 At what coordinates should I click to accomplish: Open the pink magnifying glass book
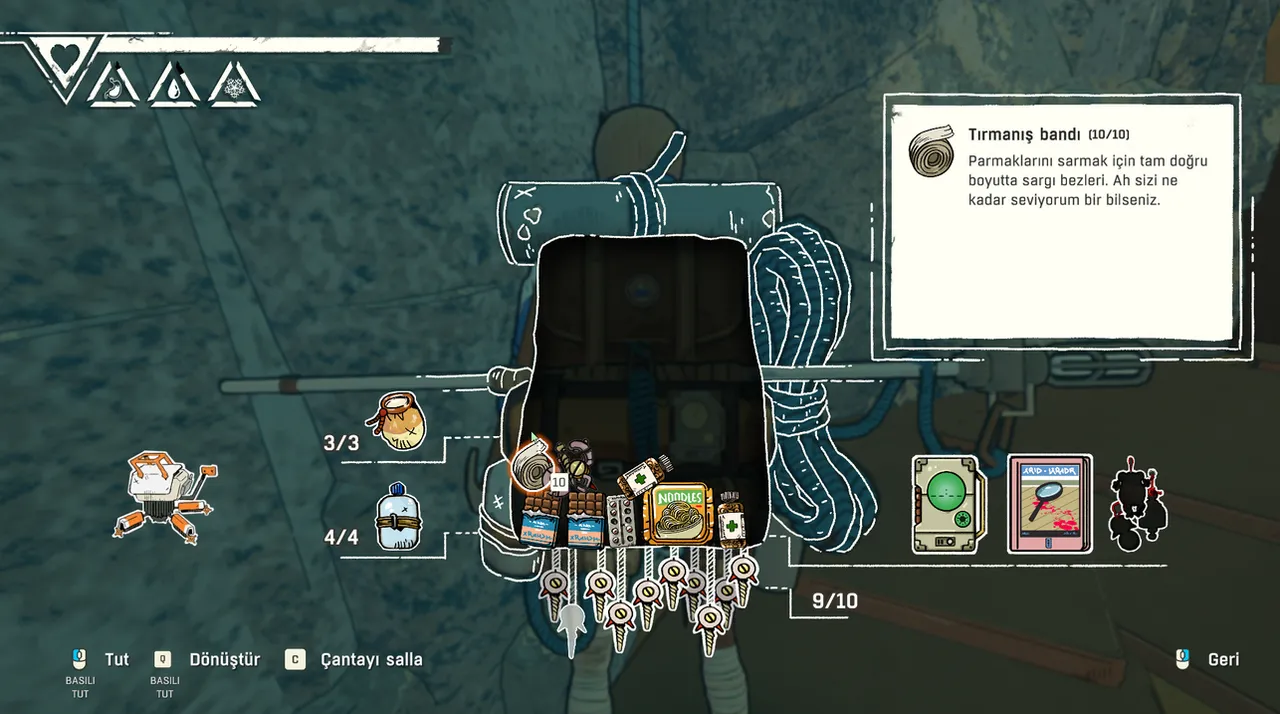coord(1049,504)
